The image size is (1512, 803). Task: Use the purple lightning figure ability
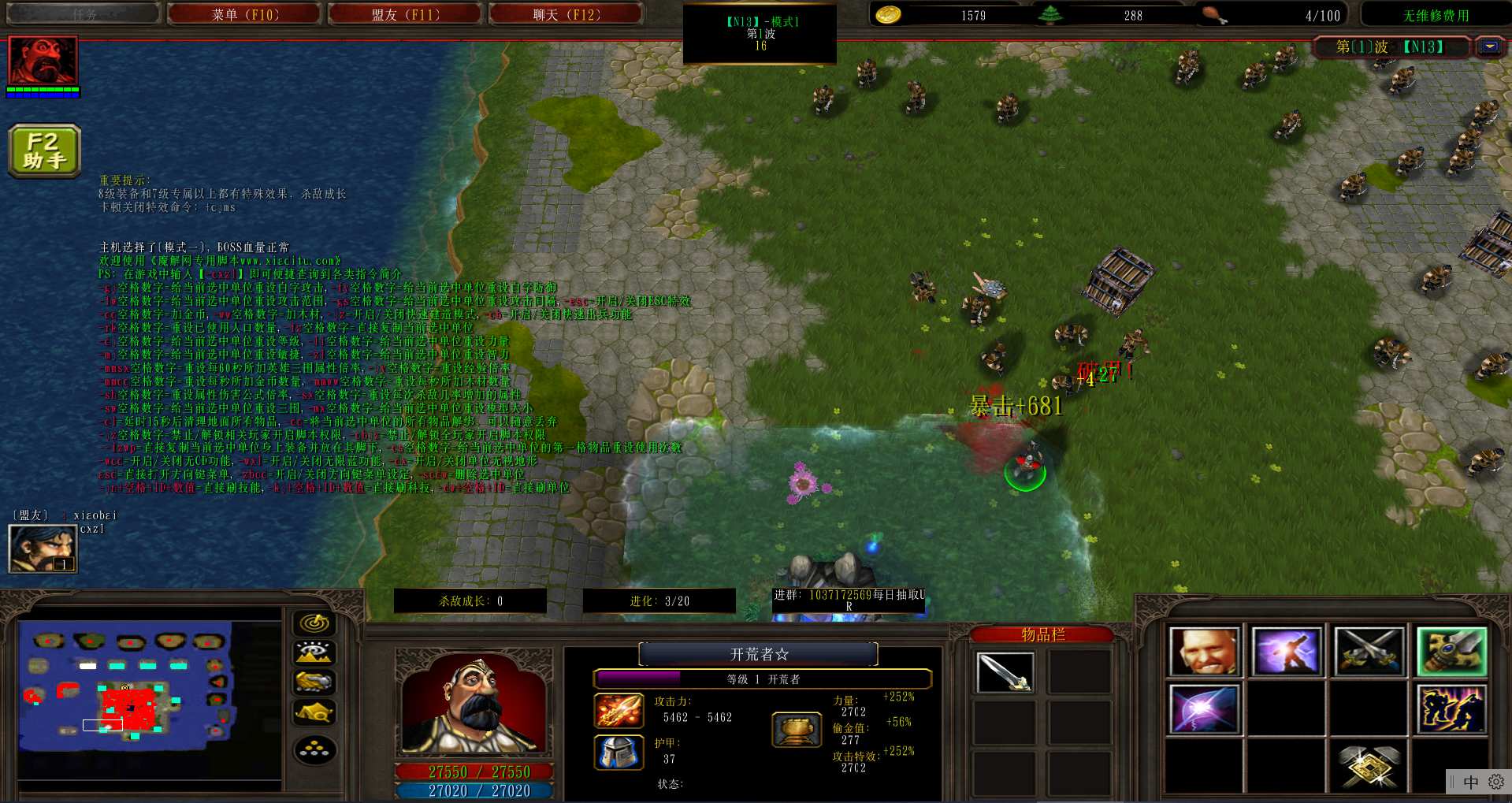click(1286, 652)
